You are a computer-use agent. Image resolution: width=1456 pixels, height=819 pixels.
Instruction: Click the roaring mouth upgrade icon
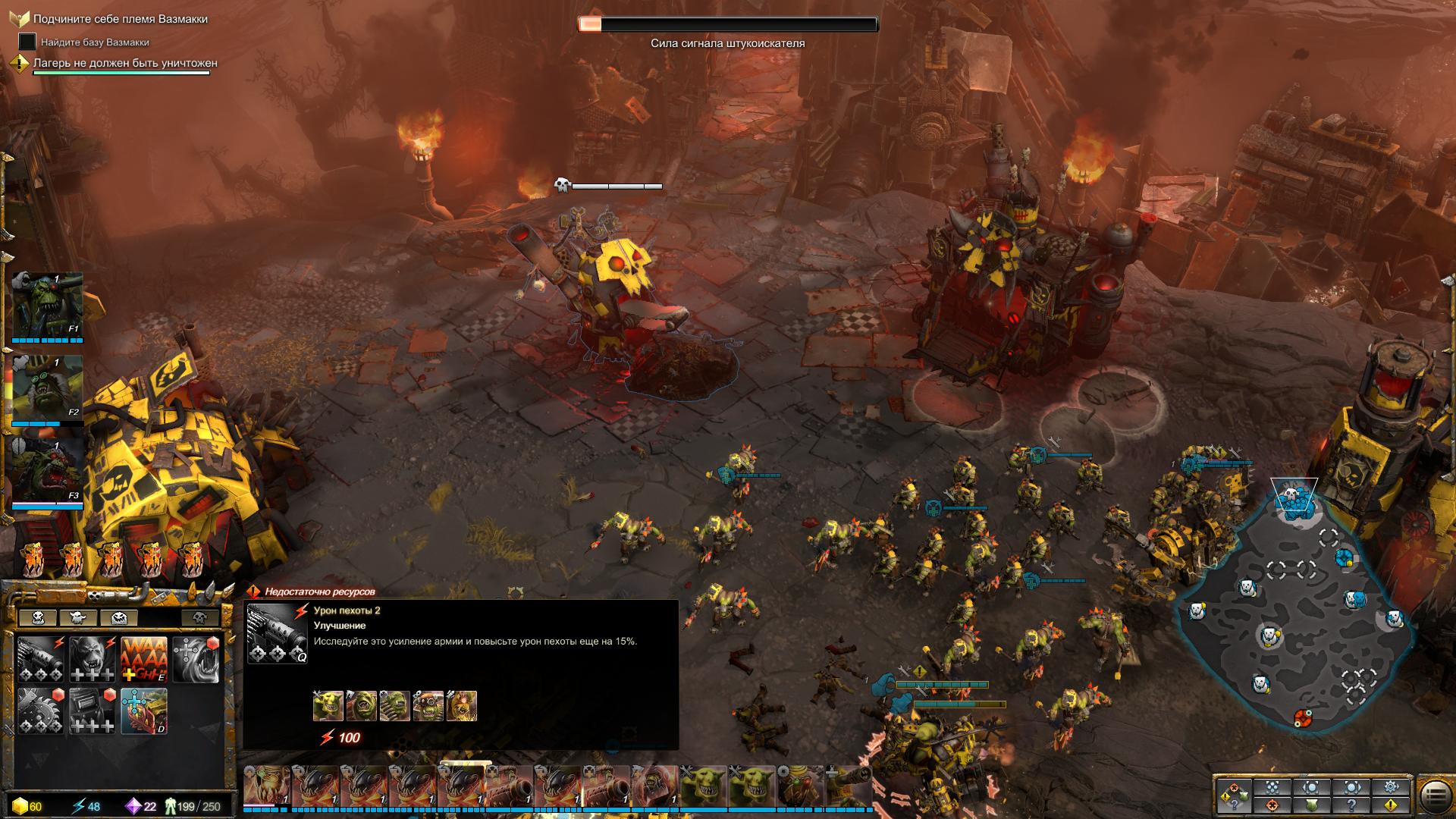pyautogui.click(x=196, y=659)
